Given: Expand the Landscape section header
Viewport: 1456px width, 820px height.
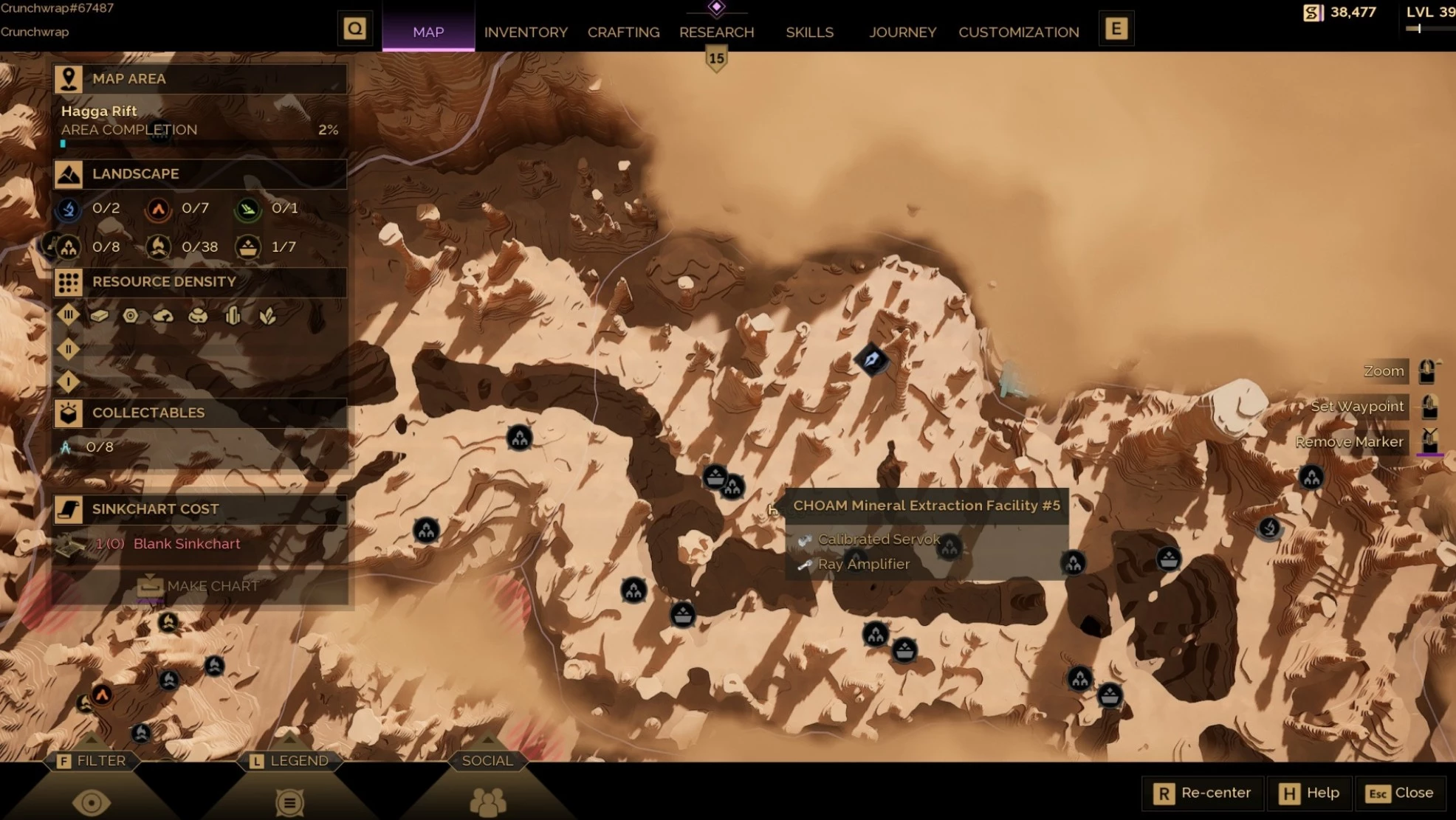Looking at the screenshot, I should click(199, 174).
